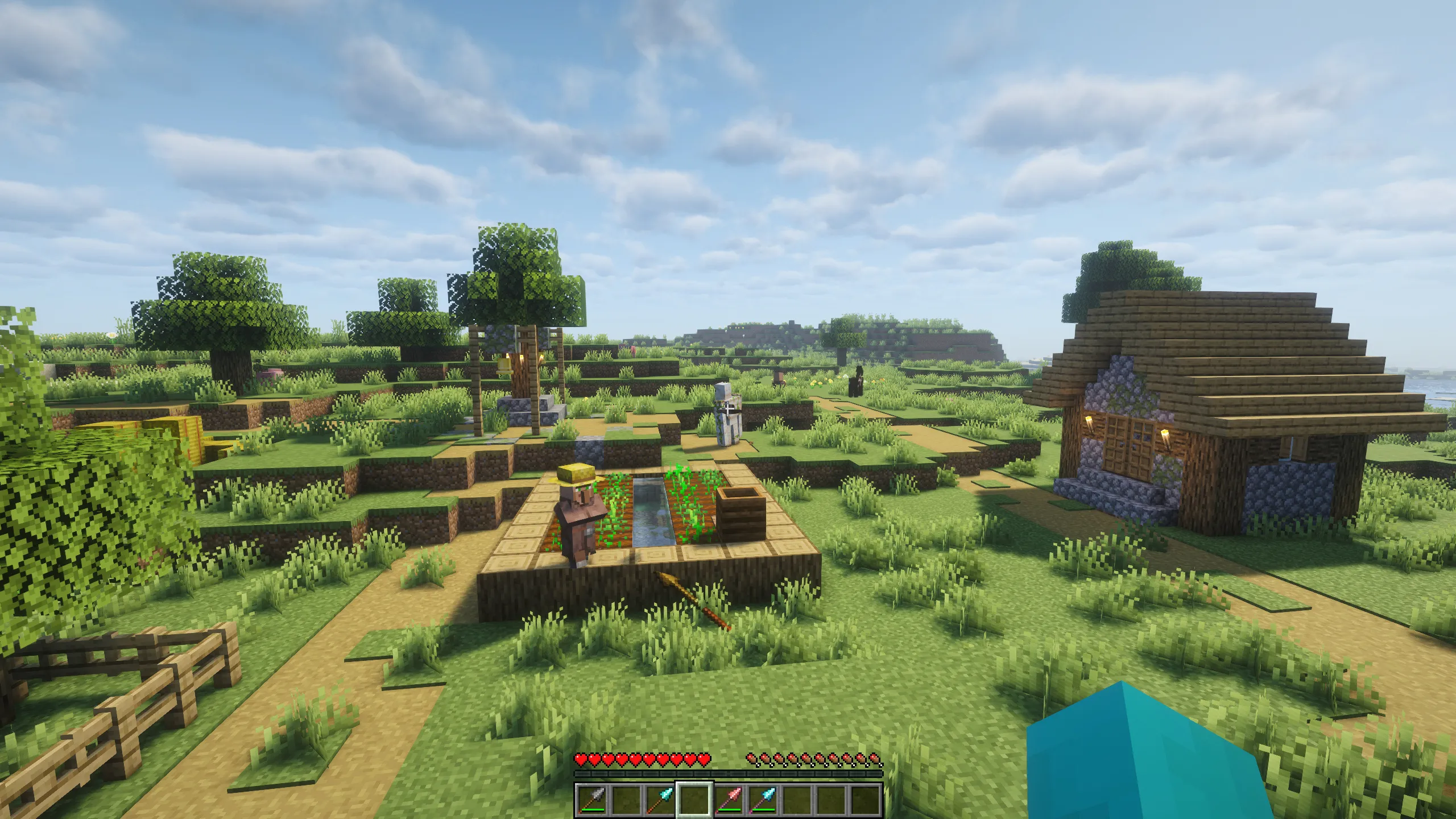Click the leftmost heart in the health bar
This screenshot has width=1456, height=819.
click(x=582, y=760)
